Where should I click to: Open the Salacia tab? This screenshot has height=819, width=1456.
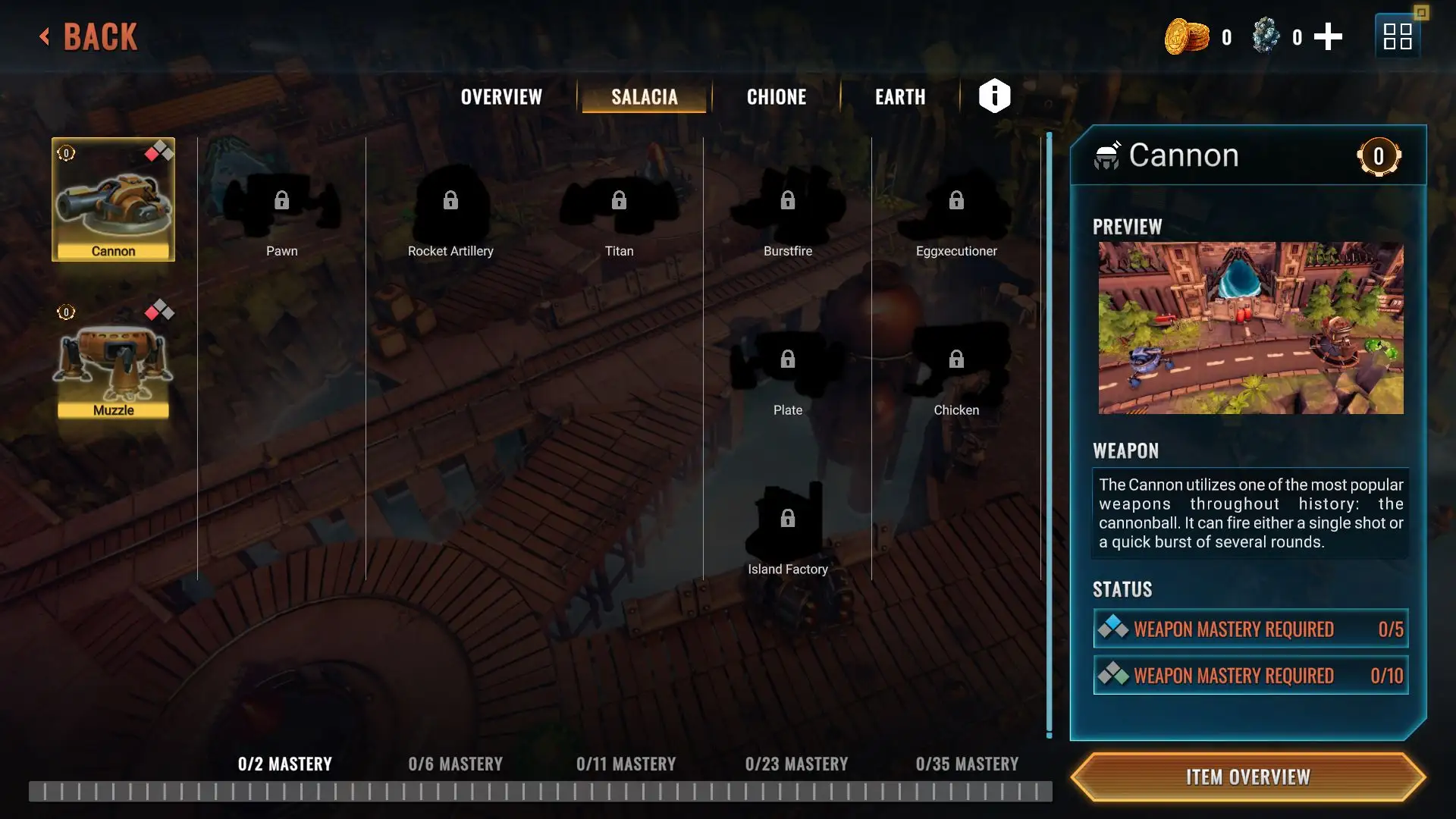pos(644,97)
